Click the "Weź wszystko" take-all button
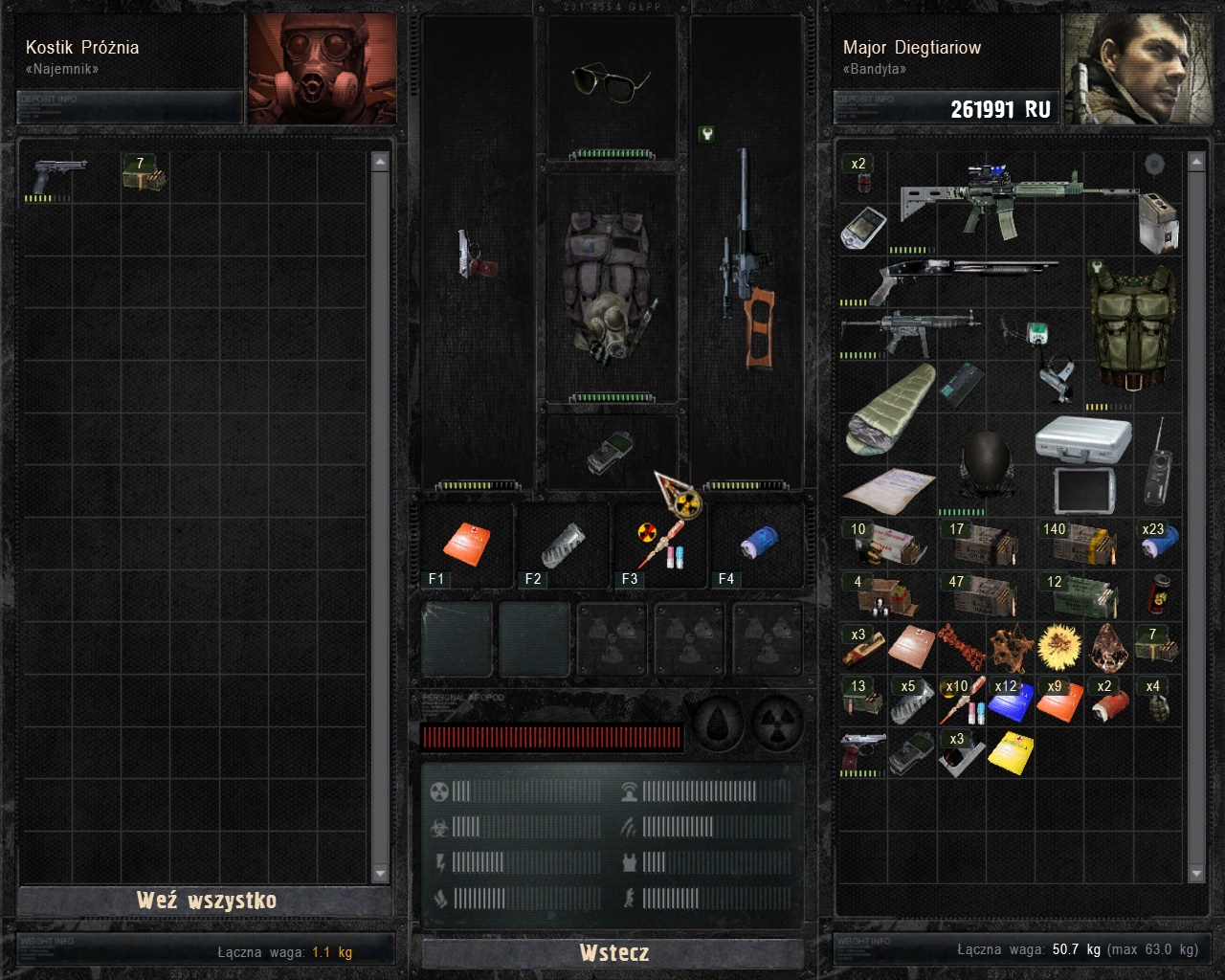Image resolution: width=1225 pixels, height=980 pixels. click(206, 901)
